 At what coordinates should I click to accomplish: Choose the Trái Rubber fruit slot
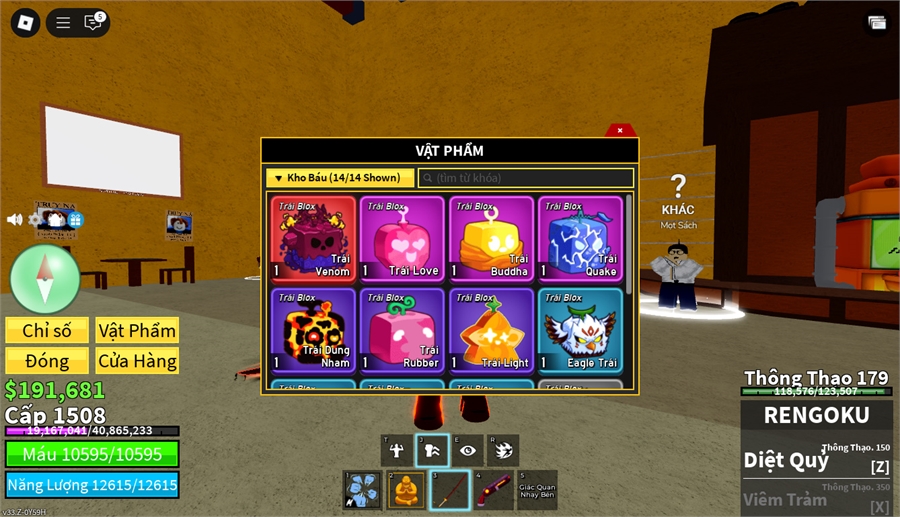(x=401, y=329)
